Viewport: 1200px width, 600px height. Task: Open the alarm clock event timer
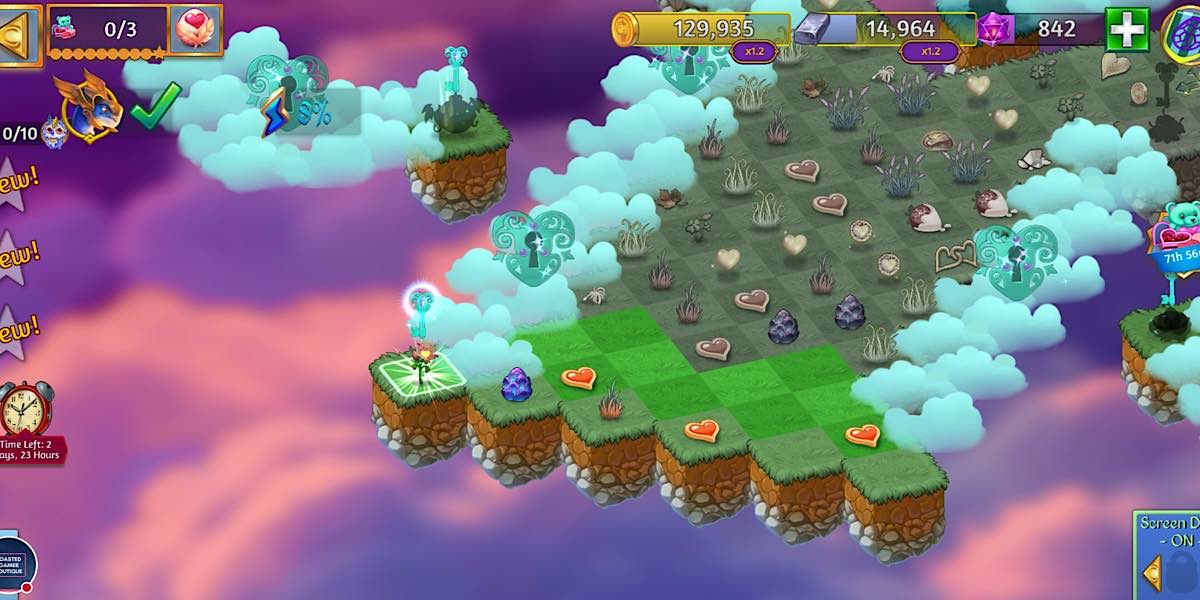27,408
